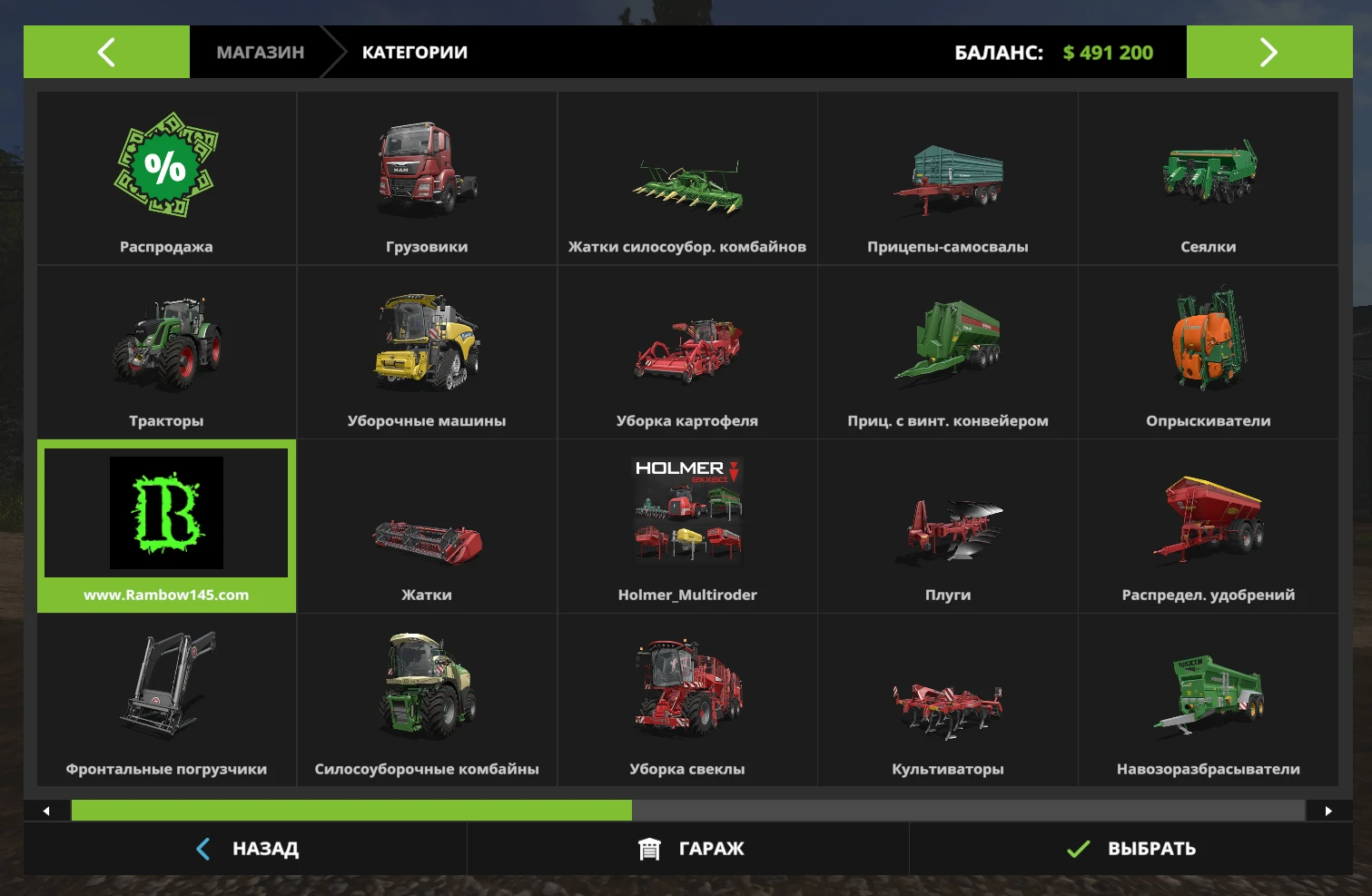Open the Уборка картофеля potato harvesting category
1372x896 pixels.
tap(687, 351)
